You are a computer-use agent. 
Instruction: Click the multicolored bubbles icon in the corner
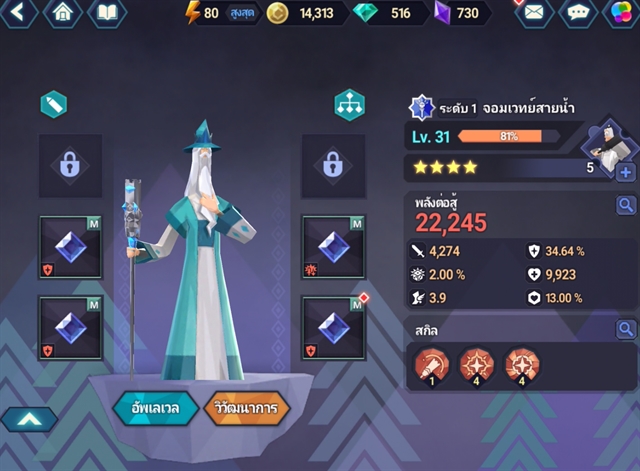tap(620, 14)
